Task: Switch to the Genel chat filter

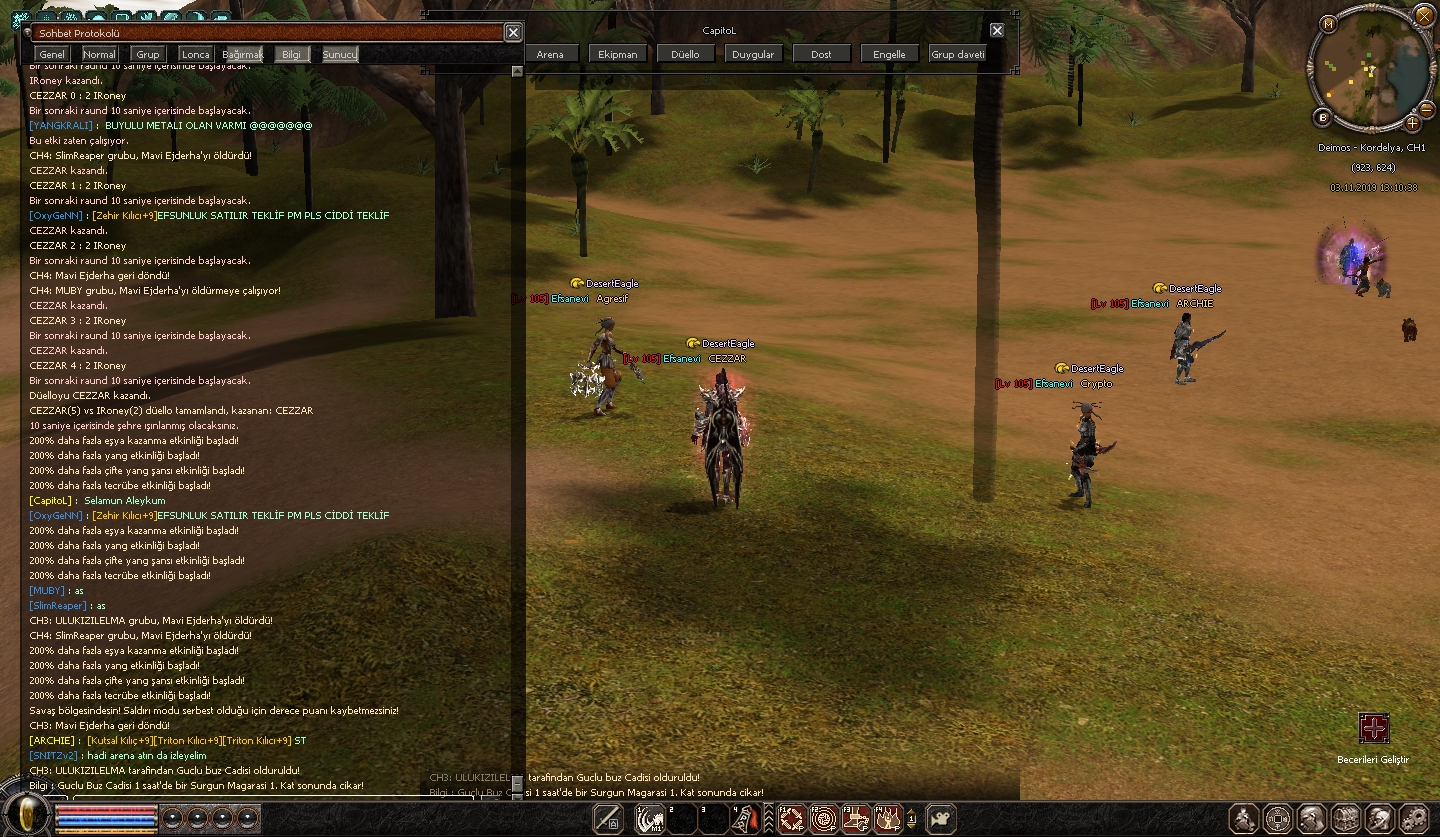Action: click(52, 54)
